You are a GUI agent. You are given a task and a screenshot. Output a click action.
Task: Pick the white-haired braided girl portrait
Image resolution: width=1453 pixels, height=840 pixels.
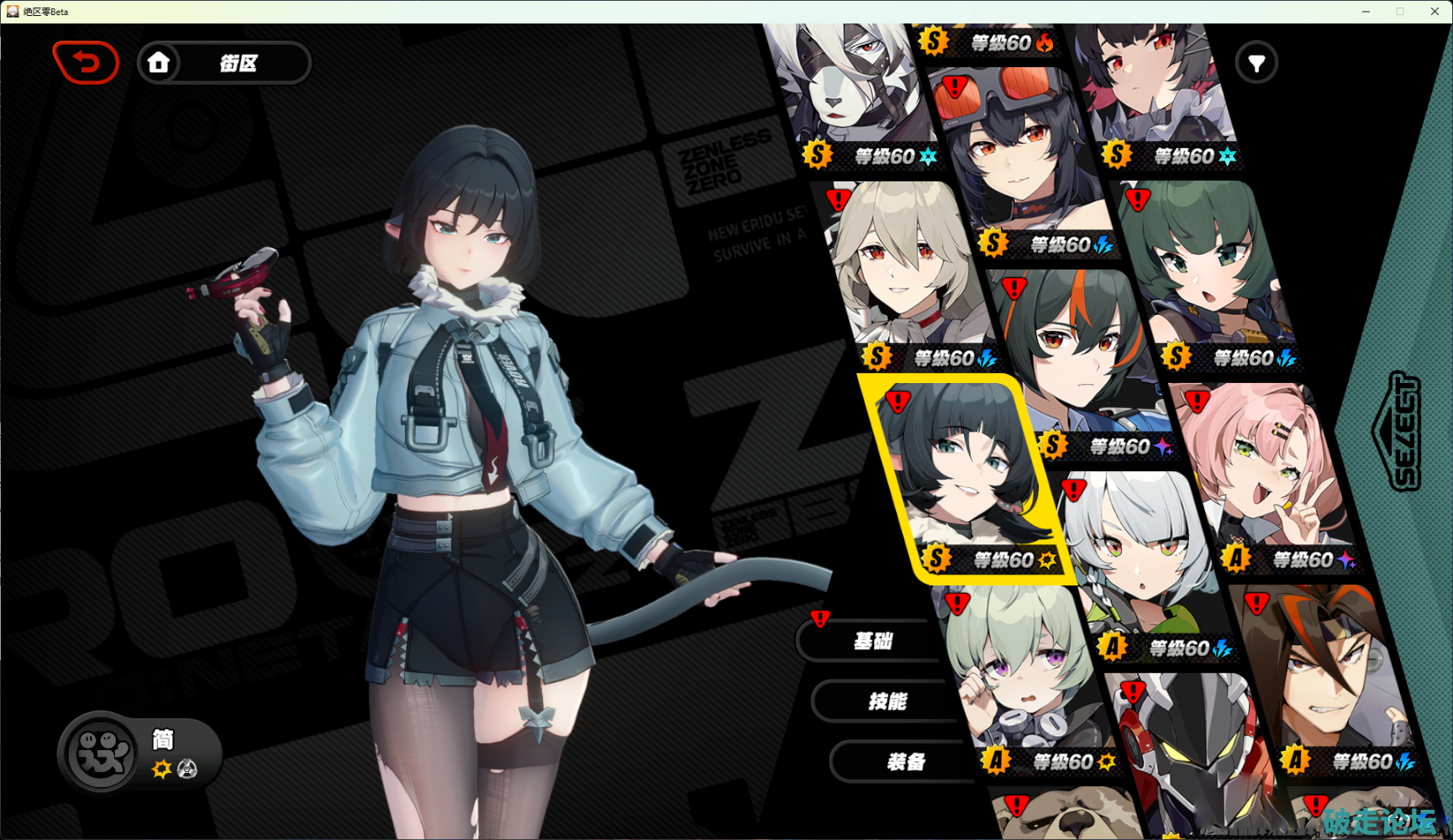[x=1143, y=554]
